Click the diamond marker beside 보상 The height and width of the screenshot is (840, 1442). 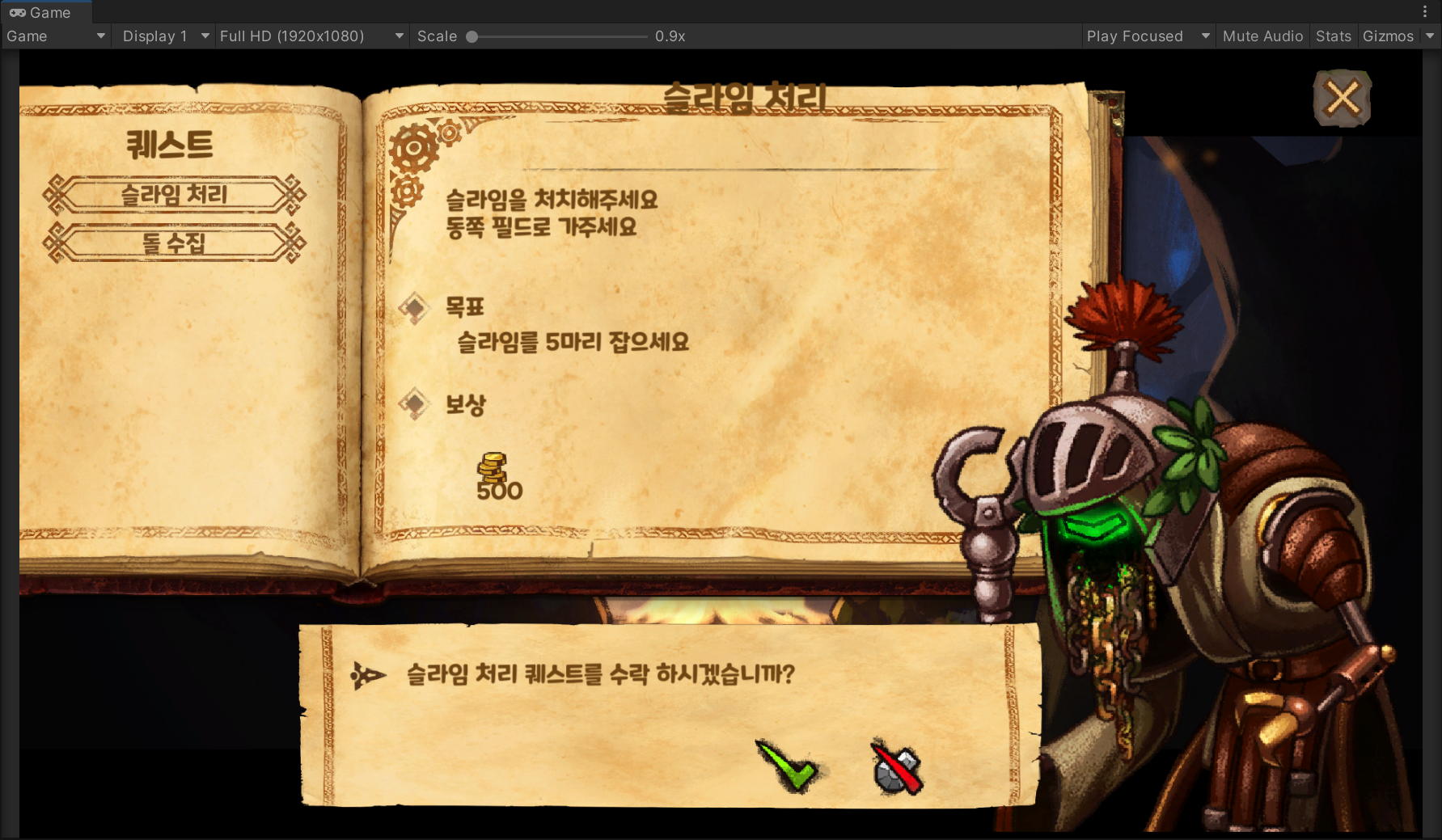point(415,403)
